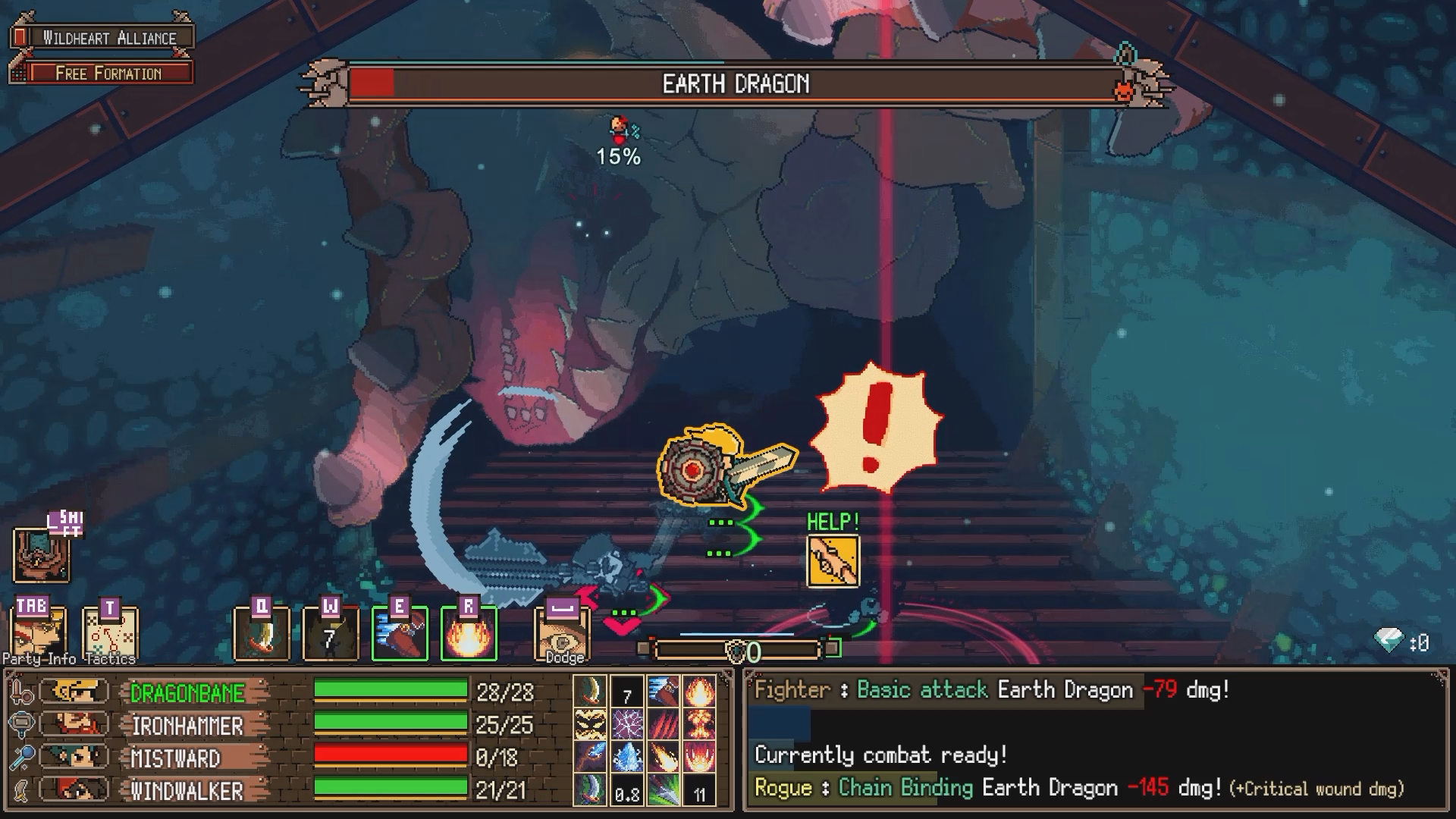Click the green arrow skill with 11 cooldown
This screenshot has height=819, width=1456.
click(x=663, y=791)
